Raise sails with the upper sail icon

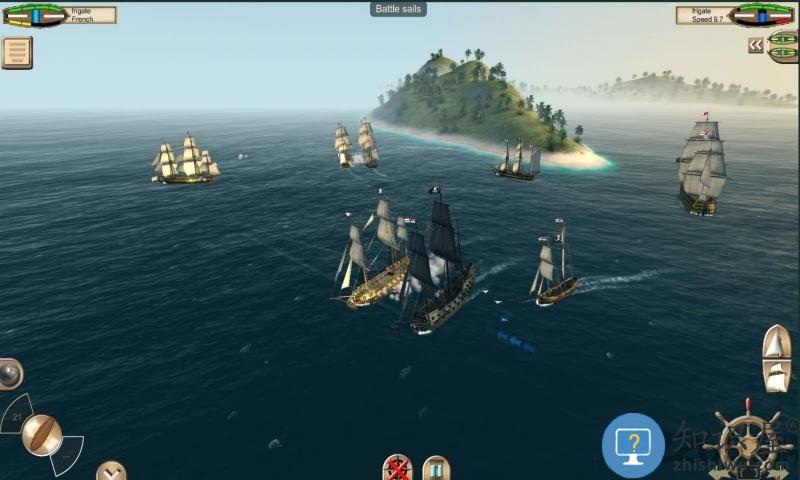(777, 342)
